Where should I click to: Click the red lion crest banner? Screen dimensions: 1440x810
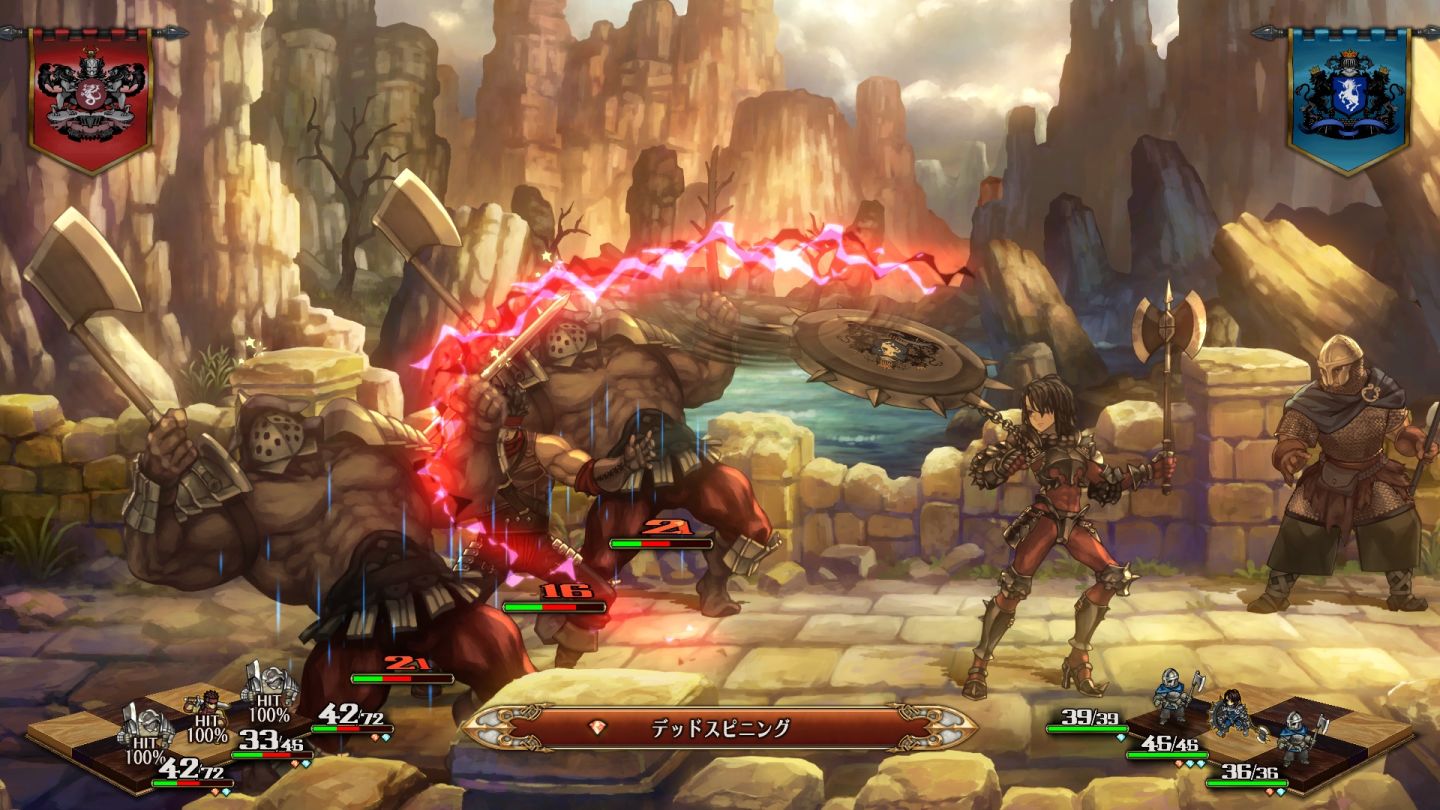click(91, 97)
